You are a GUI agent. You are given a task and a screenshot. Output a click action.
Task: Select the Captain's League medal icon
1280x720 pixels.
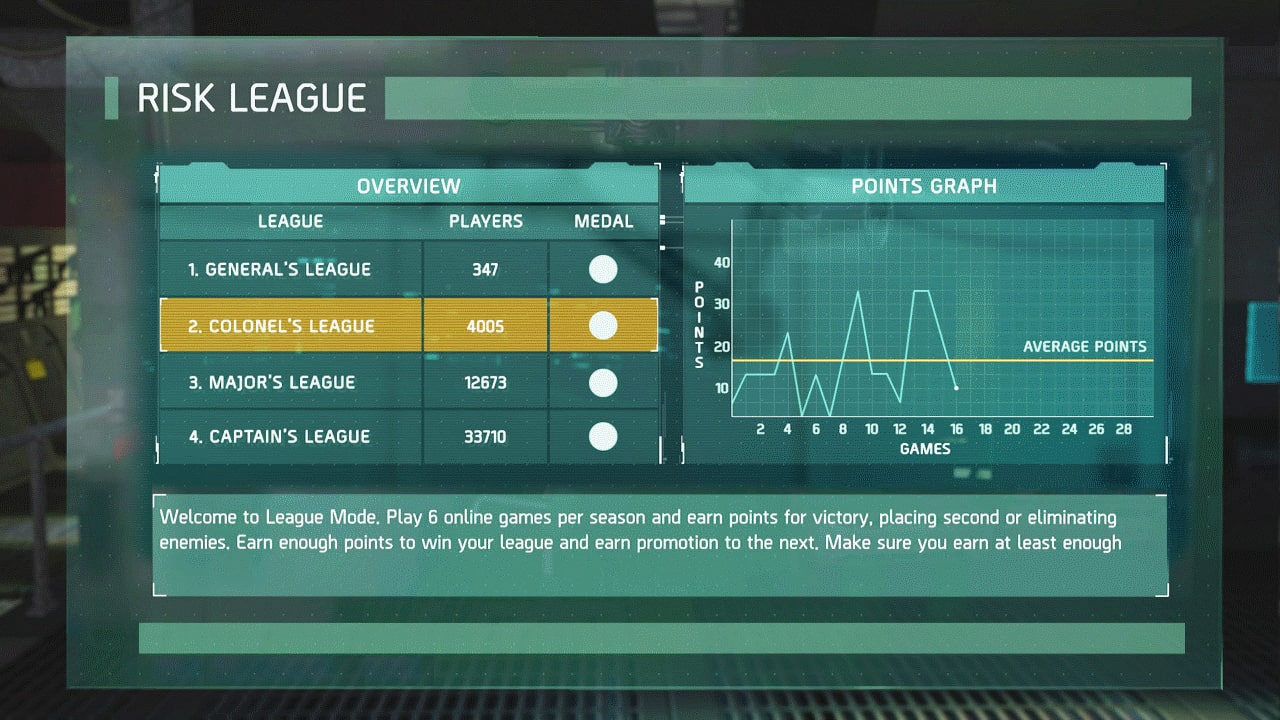pyautogui.click(x=603, y=437)
